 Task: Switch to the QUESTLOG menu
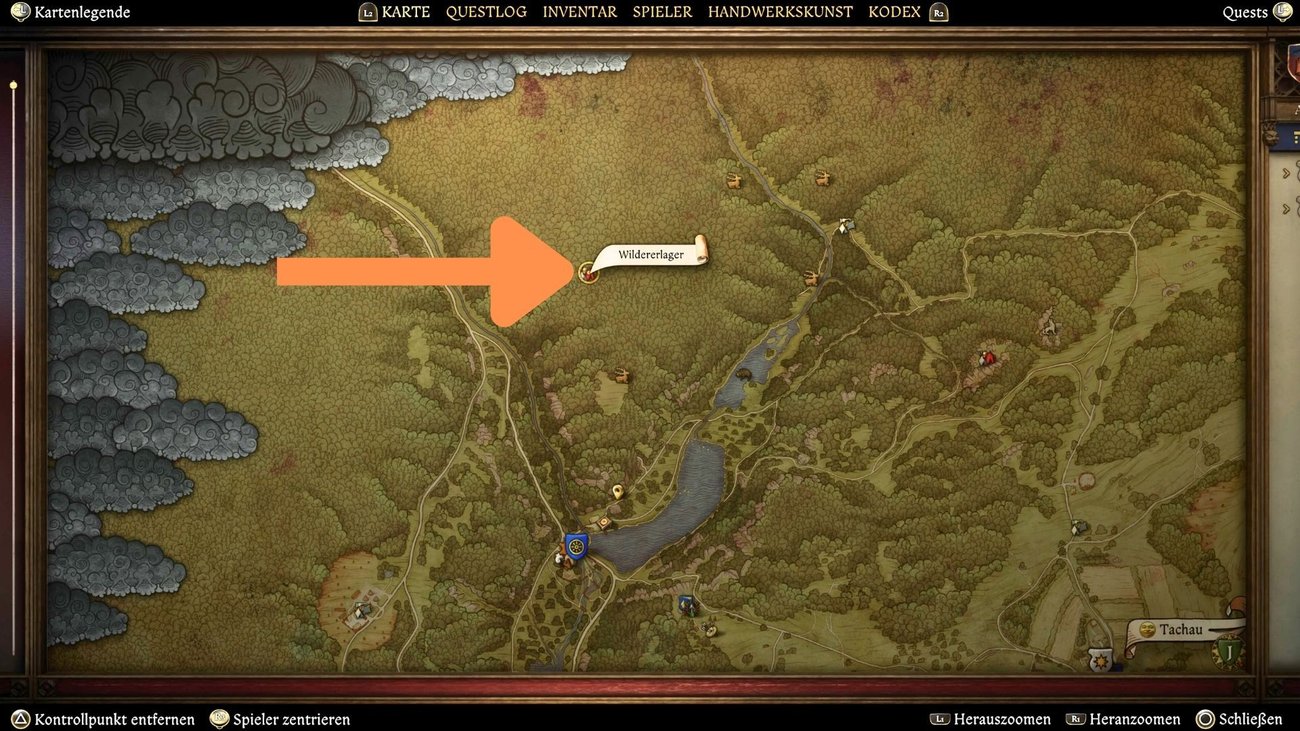(x=486, y=11)
